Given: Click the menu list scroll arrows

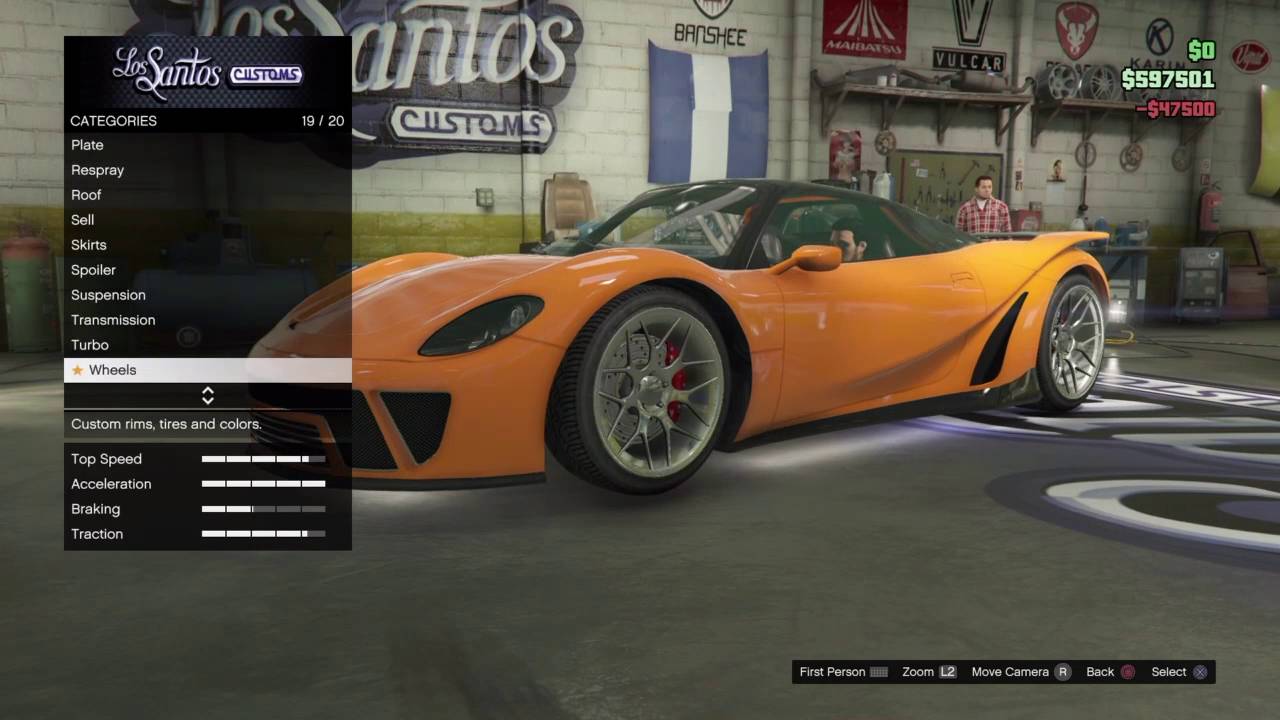Looking at the screenshot, I should (x=208, y=396).
